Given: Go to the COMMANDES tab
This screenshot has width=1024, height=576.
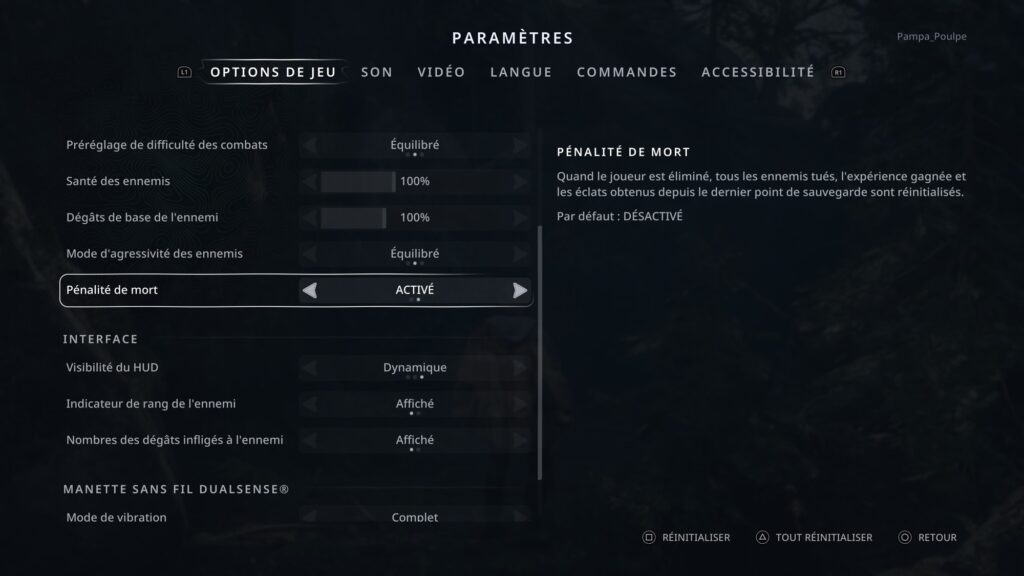Looking at the screenshot, I should [x=626, y=72].
